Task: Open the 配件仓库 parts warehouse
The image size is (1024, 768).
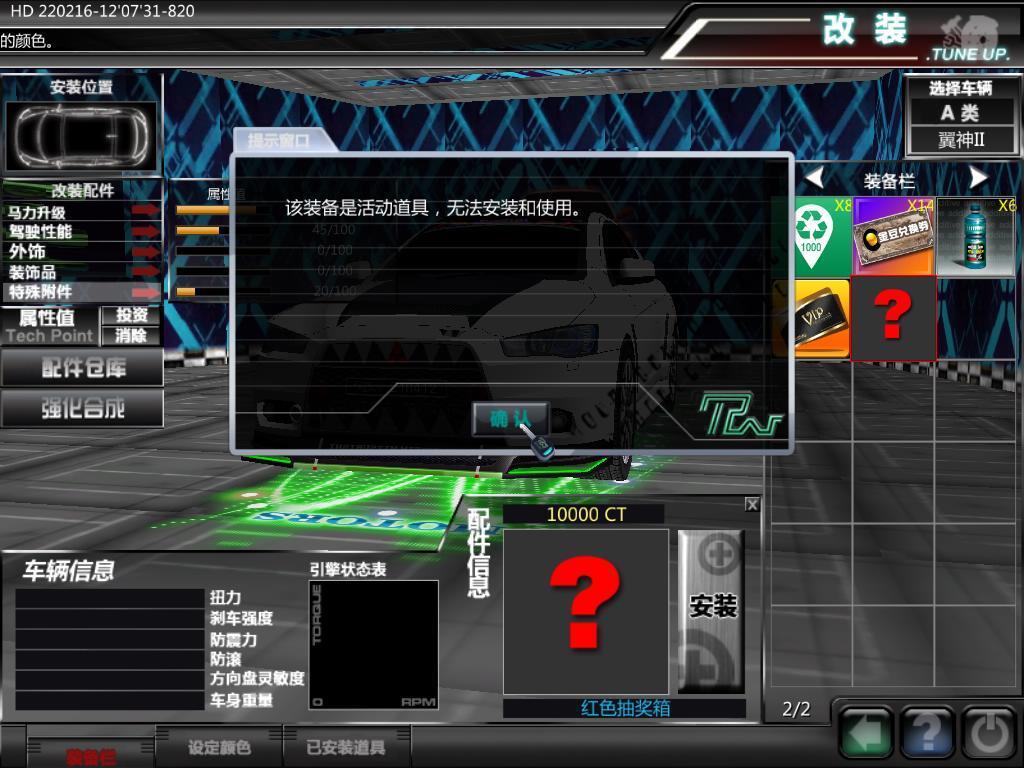Action: tap(82, 368)
